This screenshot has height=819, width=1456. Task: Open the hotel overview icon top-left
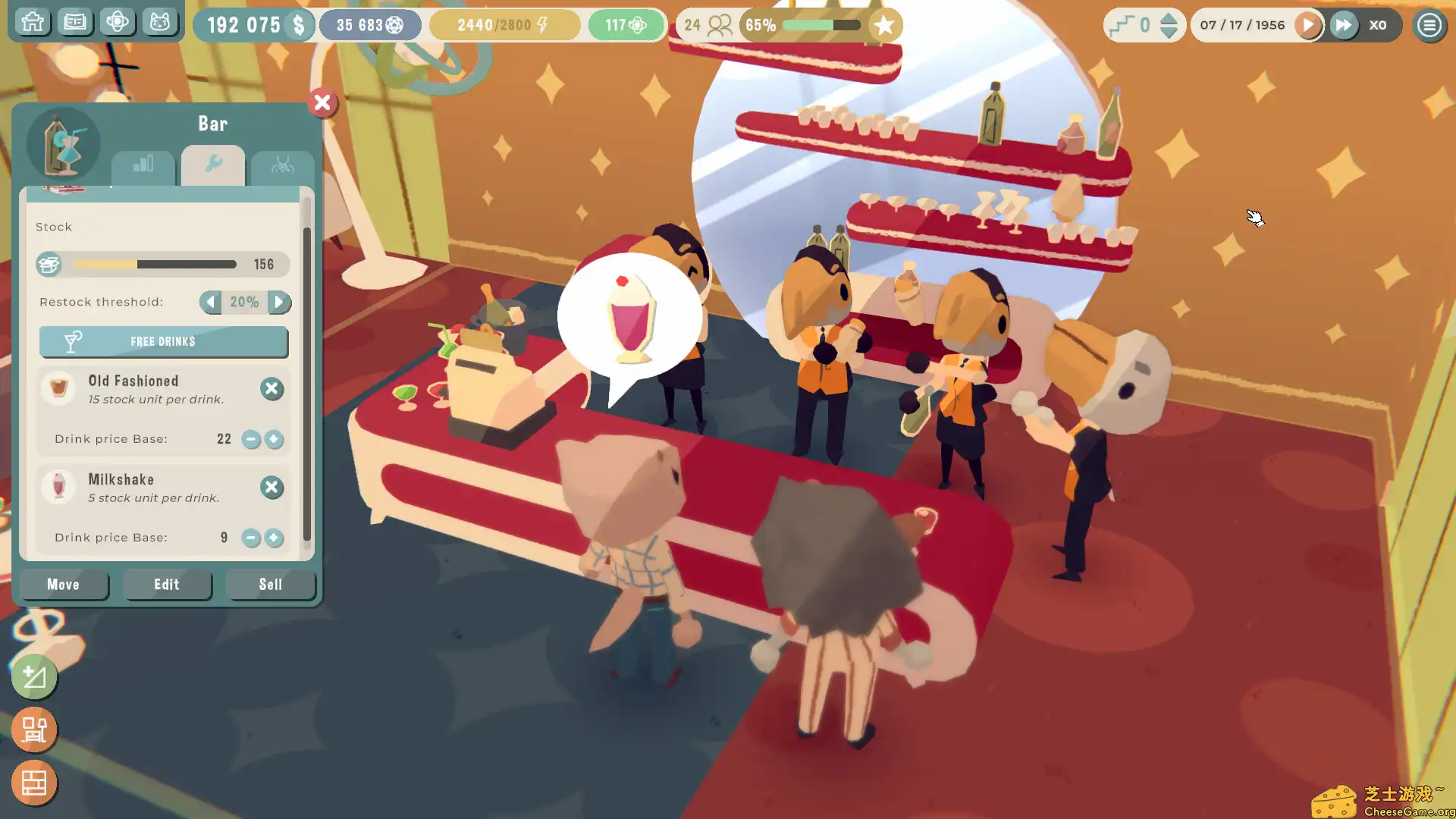pos(32,22)
